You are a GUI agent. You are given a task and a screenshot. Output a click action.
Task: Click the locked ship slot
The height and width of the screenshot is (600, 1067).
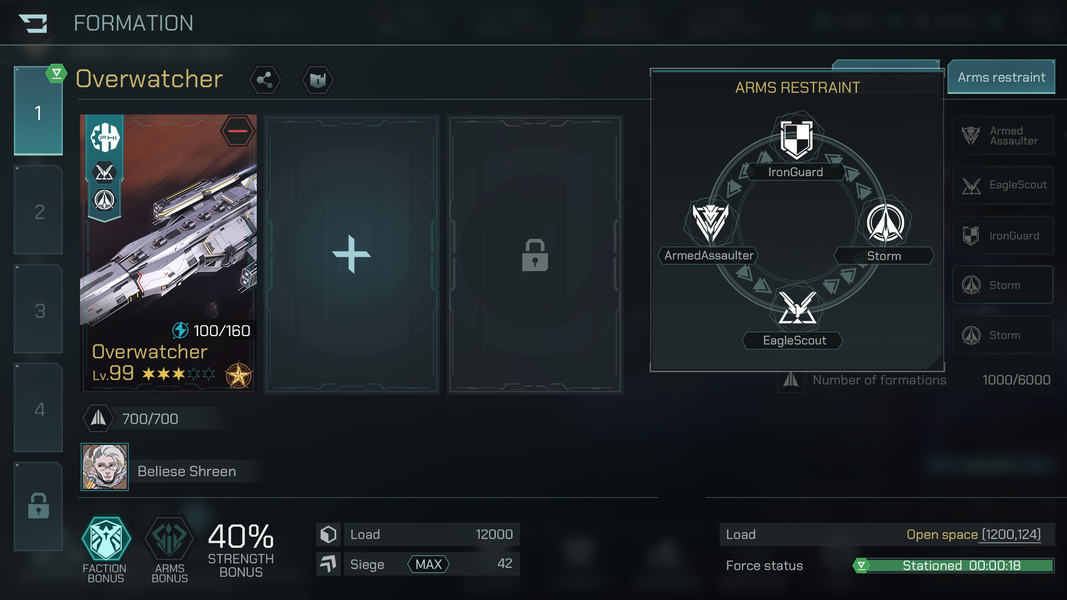[x=535, y=255]
